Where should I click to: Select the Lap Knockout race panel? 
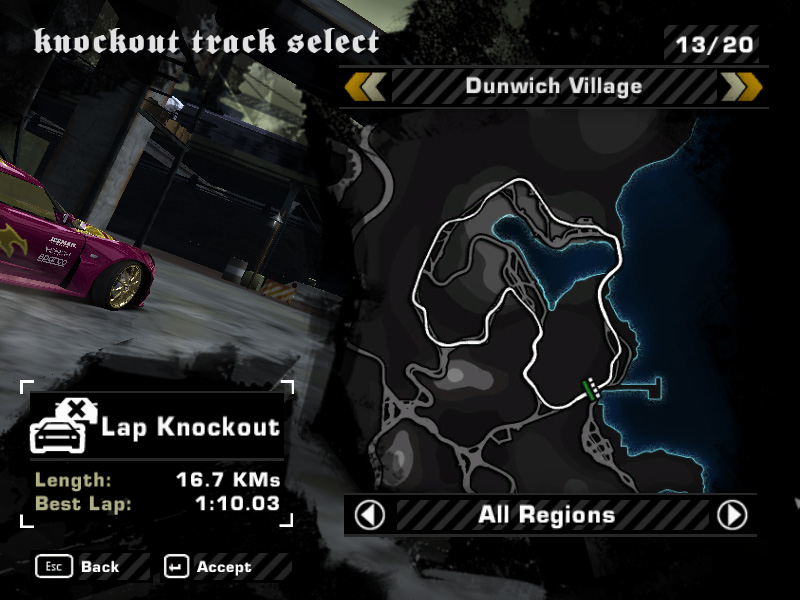[x=156, y=428]
